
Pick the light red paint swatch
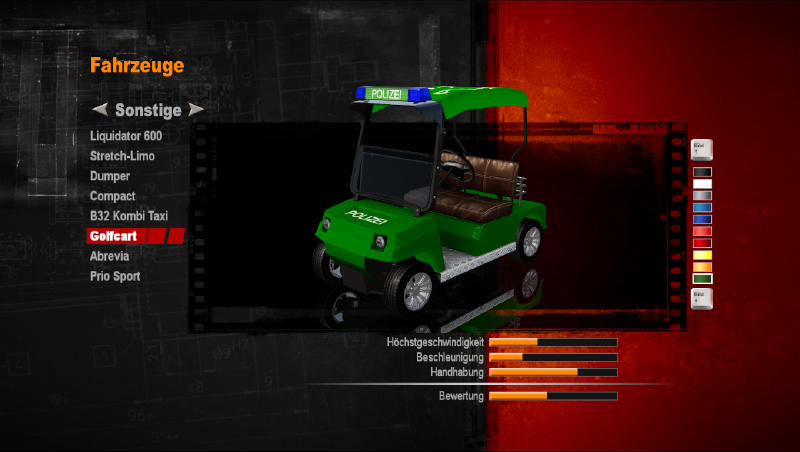pyautogui.click(x=702, y=232)
